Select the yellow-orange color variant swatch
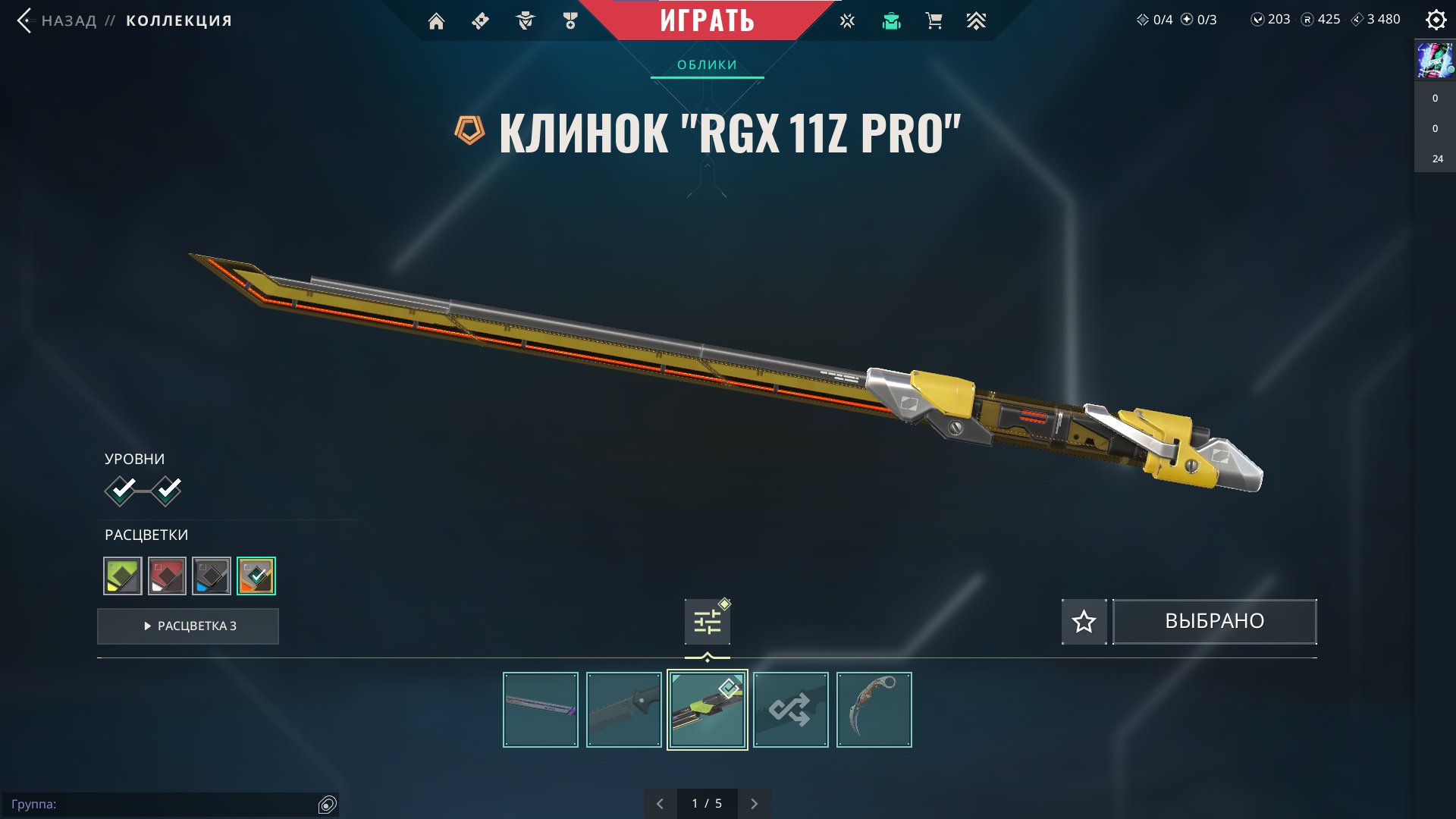Screen dimensions: 1456x819 click(256, 576)
